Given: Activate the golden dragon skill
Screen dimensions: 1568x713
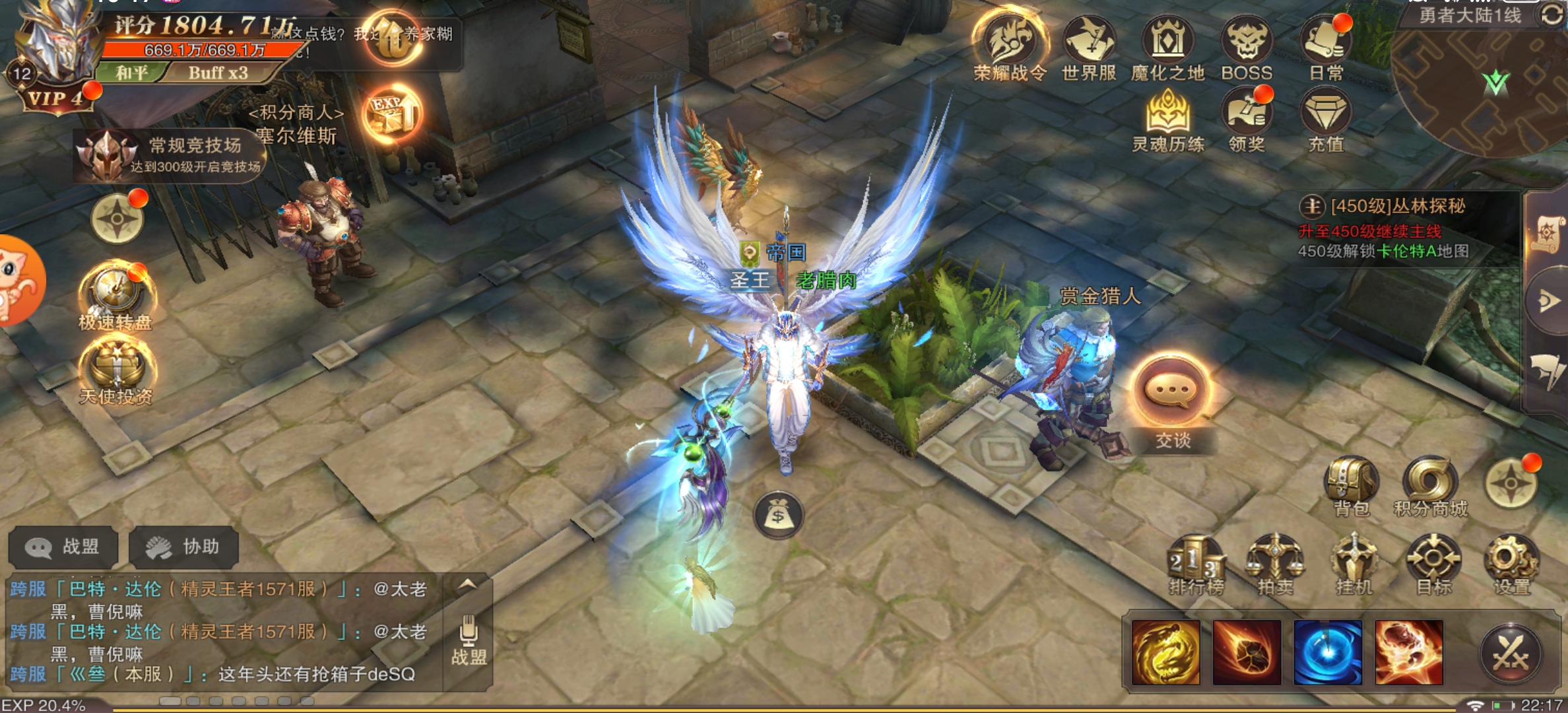Looking at the screenshot, I should (1165, 652).
